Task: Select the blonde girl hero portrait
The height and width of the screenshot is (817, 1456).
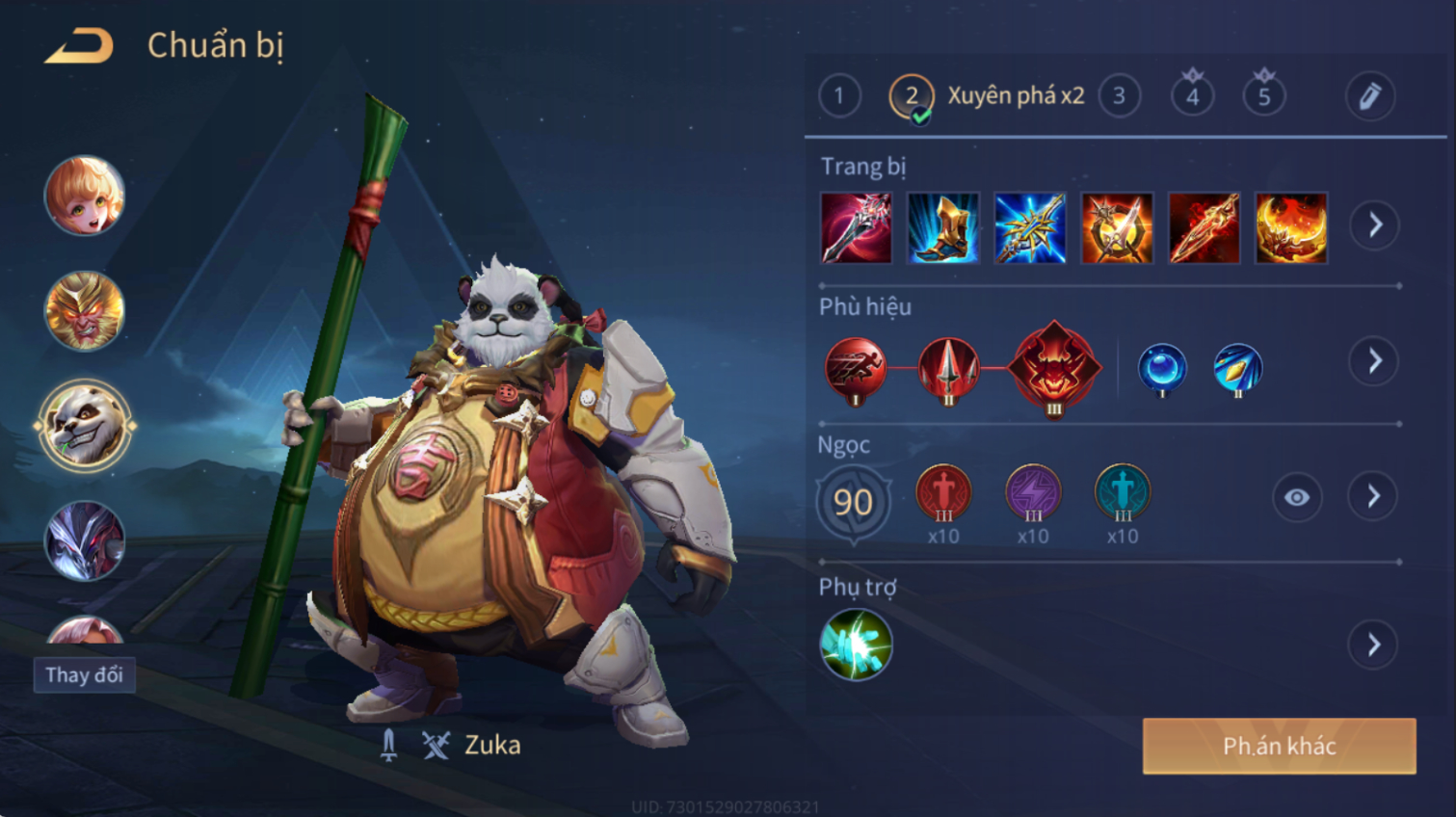Action: [x=85, y=196]
